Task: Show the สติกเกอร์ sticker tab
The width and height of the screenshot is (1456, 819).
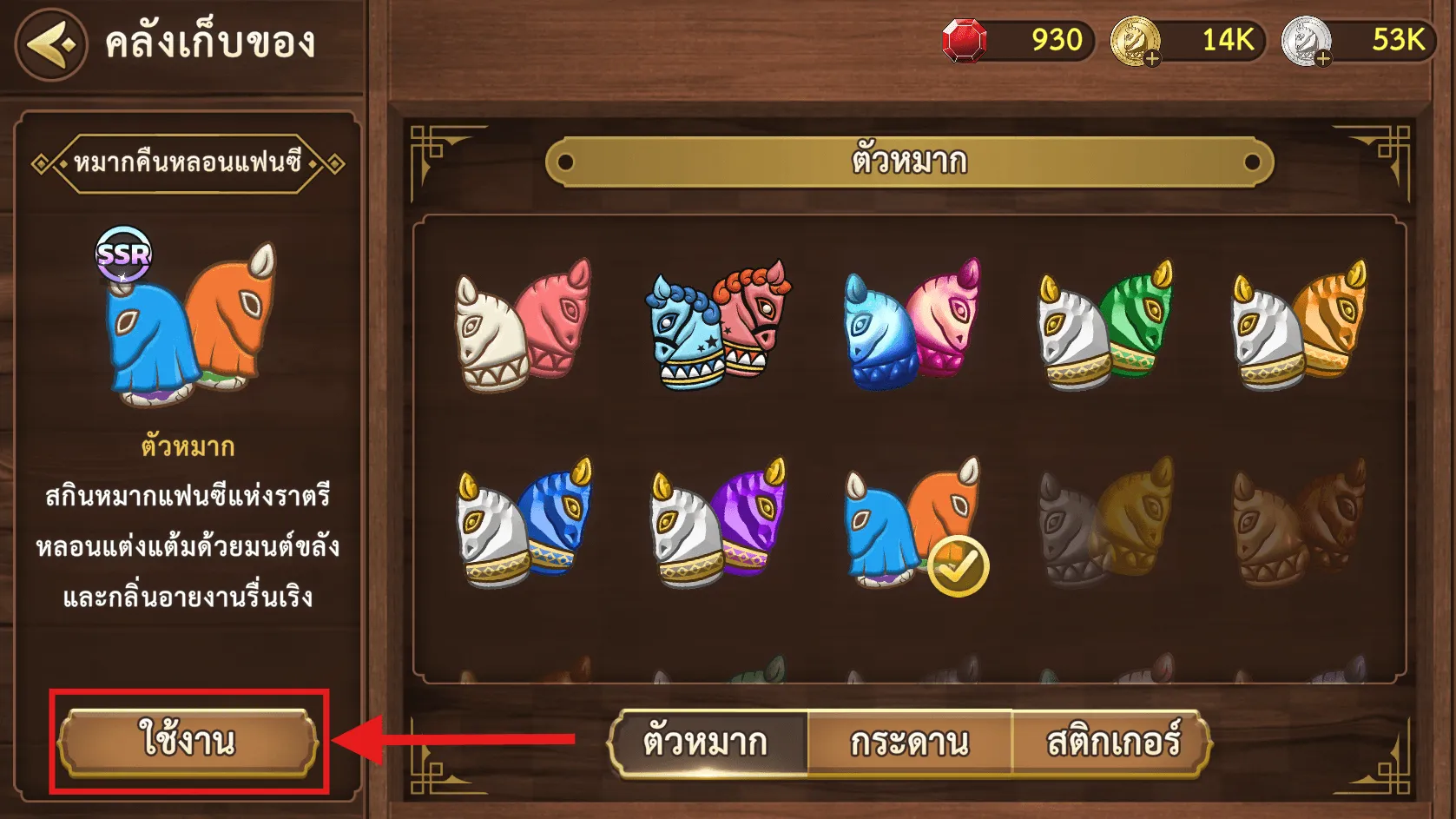Action: point(1112,743)
